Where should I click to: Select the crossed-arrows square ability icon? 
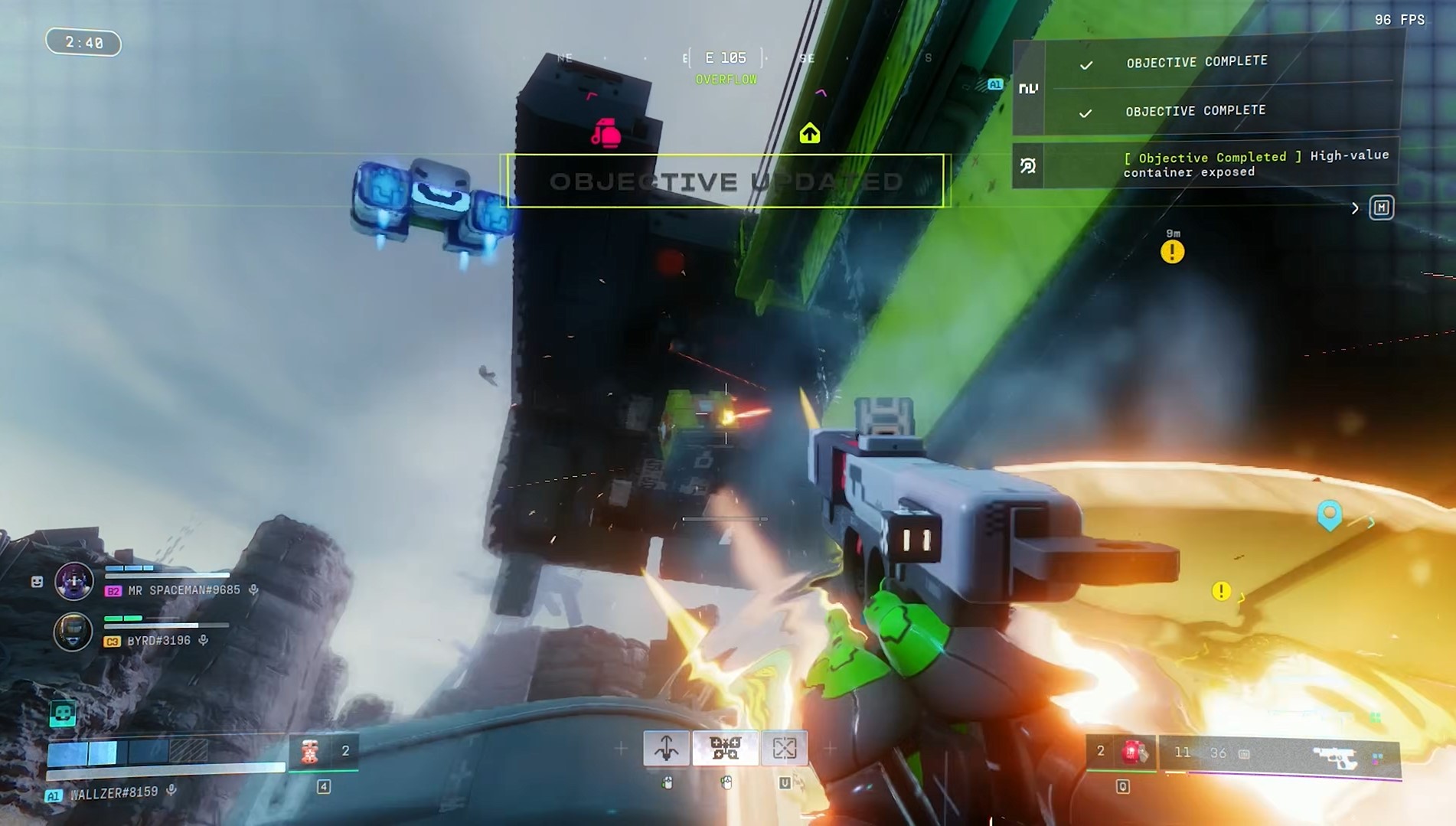coord(784,748)
